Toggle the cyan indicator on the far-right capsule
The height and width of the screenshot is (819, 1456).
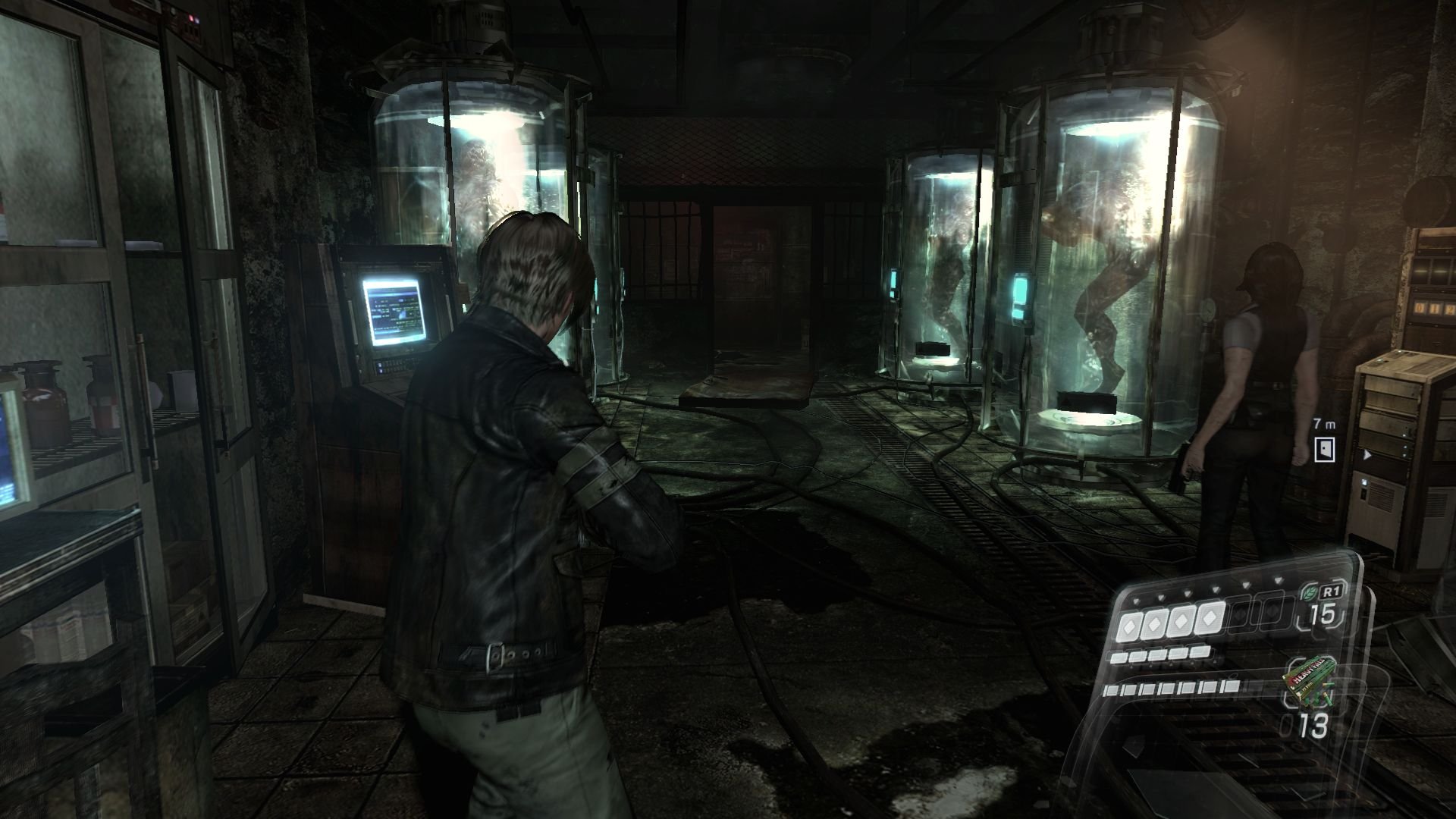[x=1021, y=293]
